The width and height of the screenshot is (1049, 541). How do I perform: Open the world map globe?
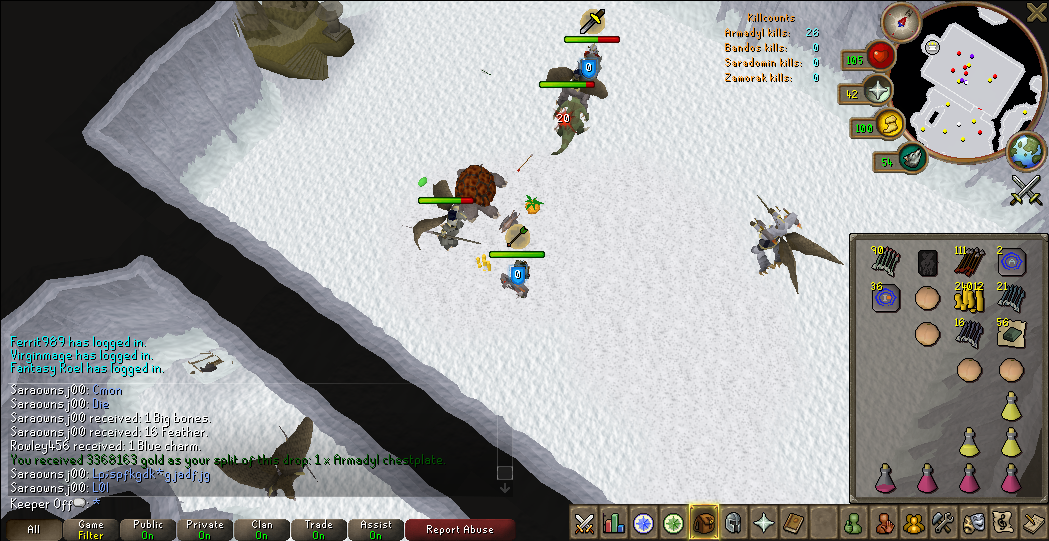click(x=1025, y=152)
